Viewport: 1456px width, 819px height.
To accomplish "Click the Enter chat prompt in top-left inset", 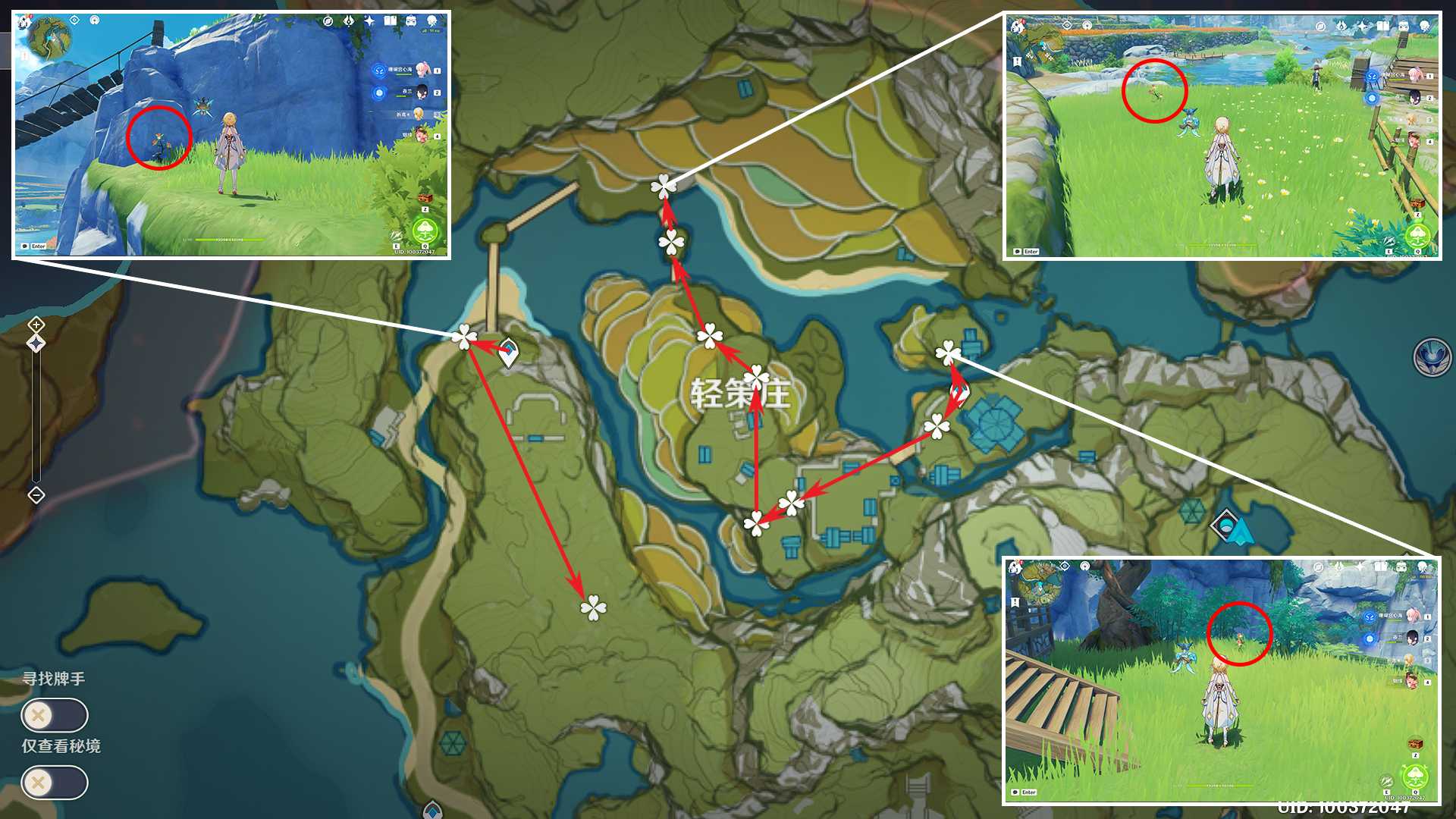I will [x=34, y=246].
